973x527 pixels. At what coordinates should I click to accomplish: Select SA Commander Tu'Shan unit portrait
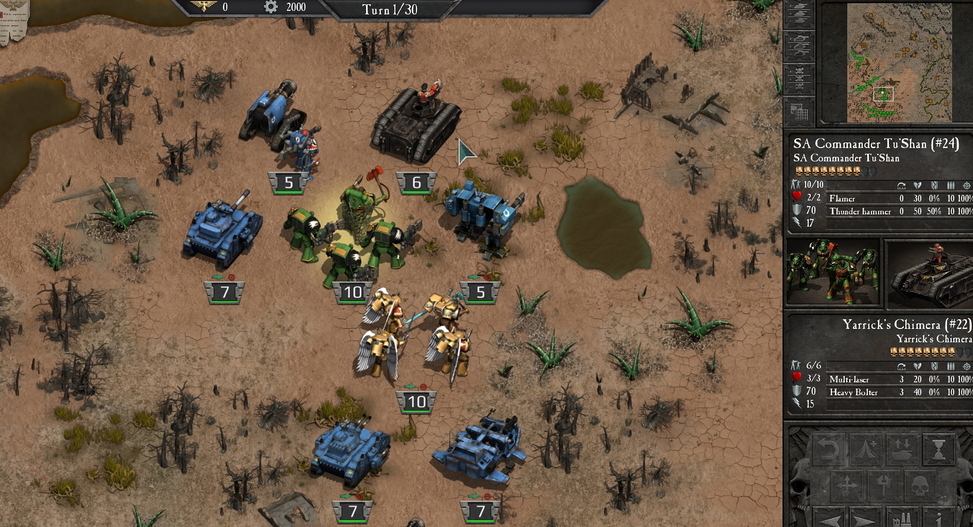[833, 271]
